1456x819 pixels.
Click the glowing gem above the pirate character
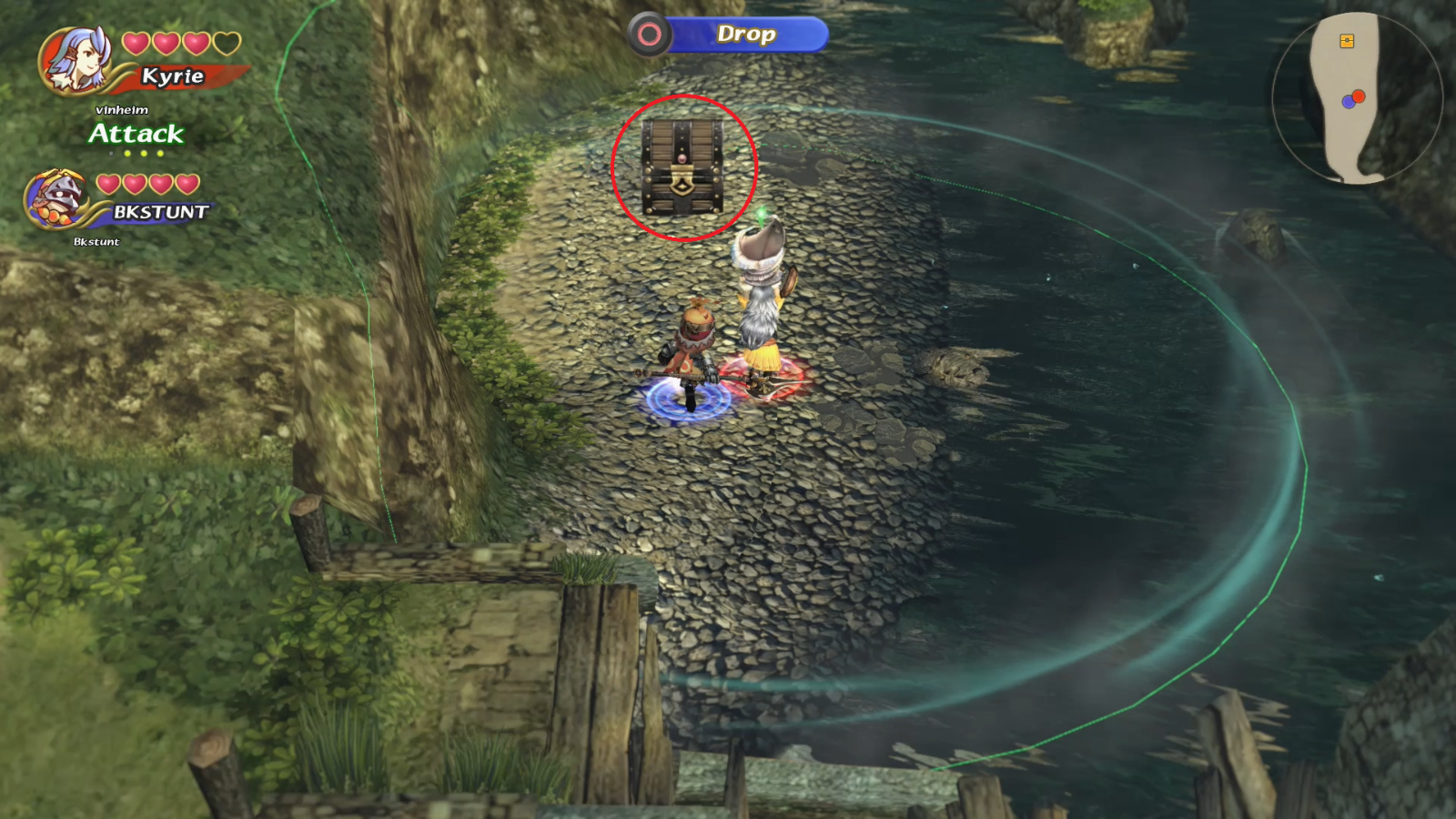[760, 214]
